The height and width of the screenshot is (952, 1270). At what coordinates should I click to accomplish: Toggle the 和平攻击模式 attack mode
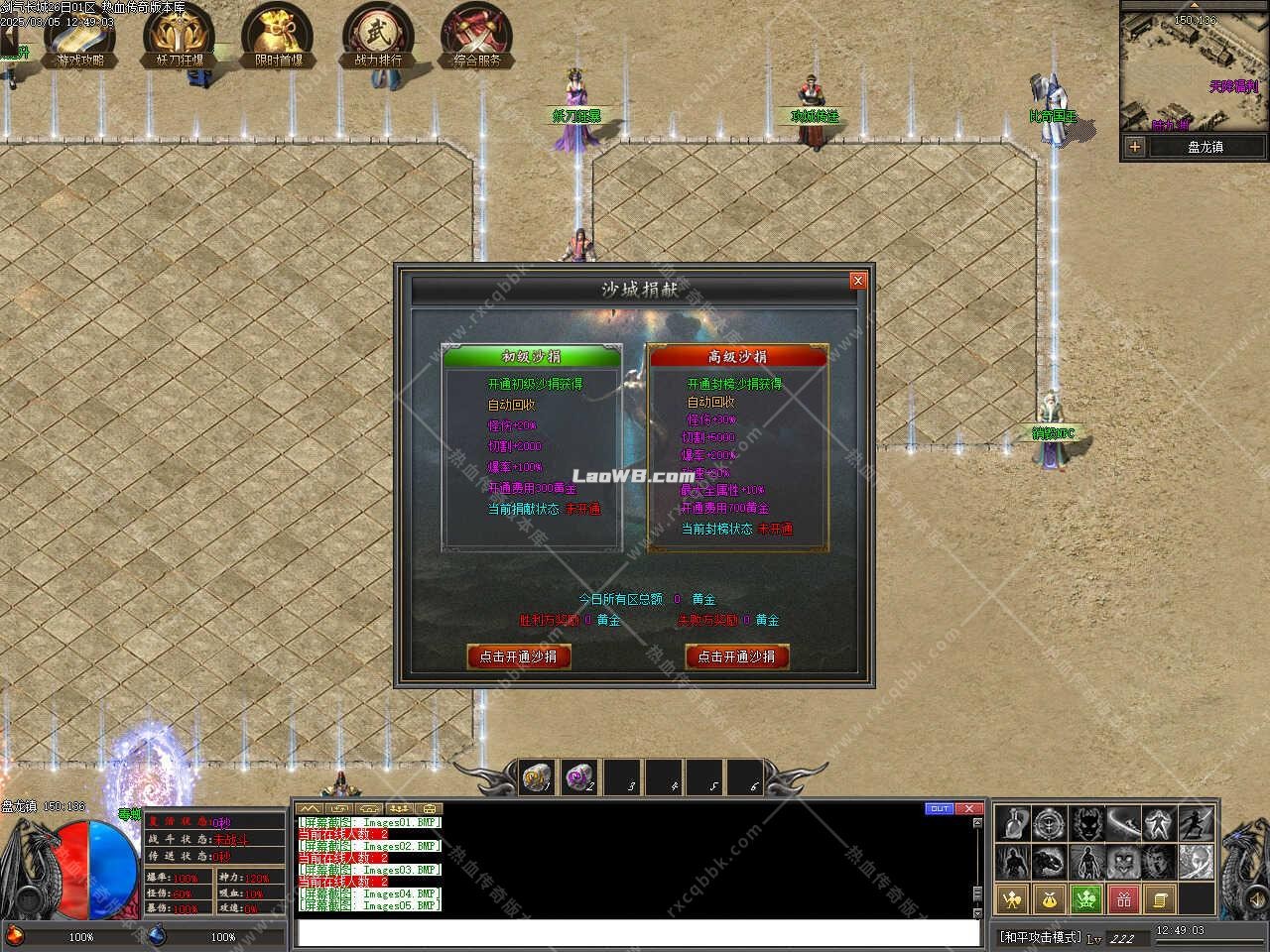1042,934
